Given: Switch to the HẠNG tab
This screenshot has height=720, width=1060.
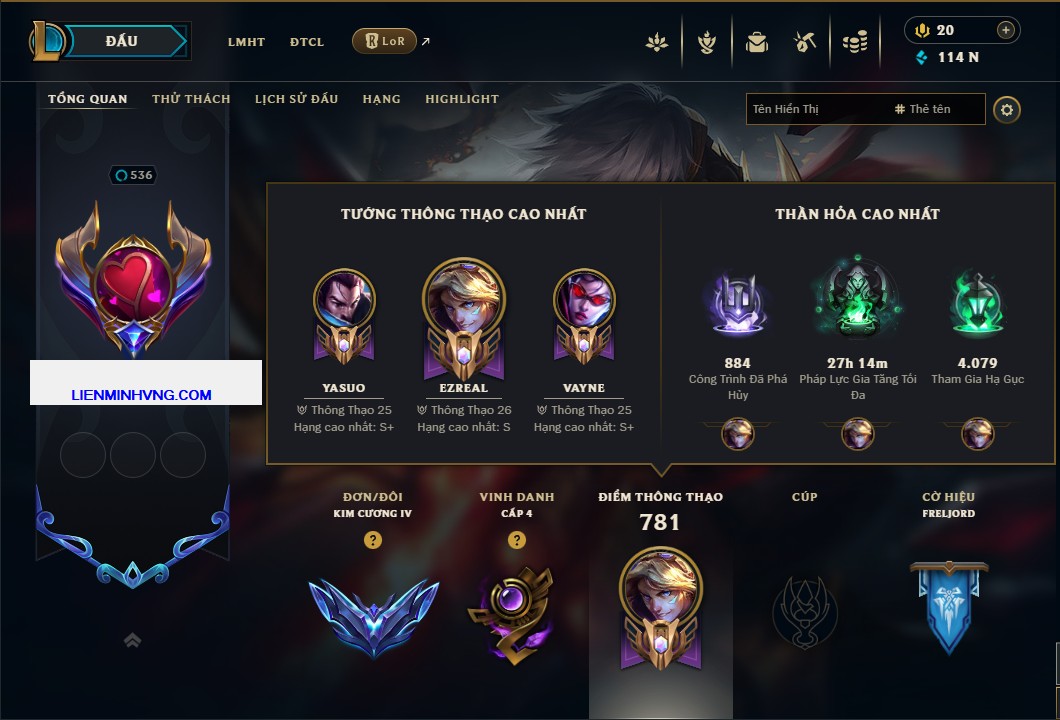Looking at the screenshot, I should click(x=381, y=99).
